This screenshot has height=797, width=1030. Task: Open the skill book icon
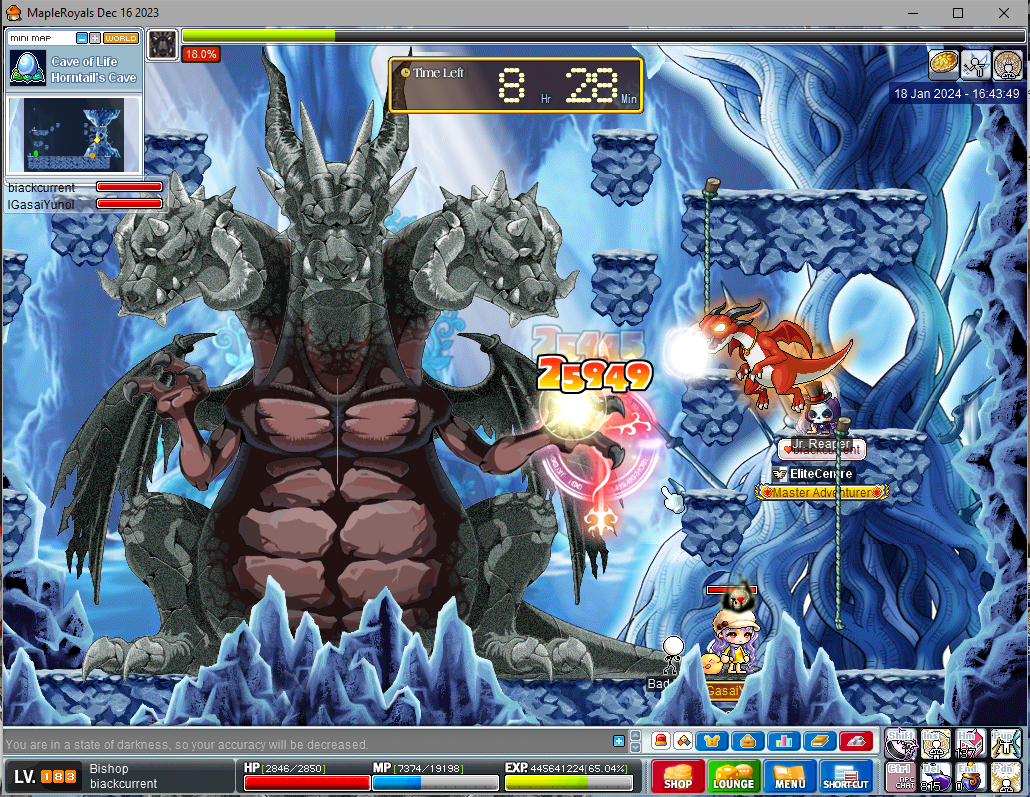(x=818, y=741)
